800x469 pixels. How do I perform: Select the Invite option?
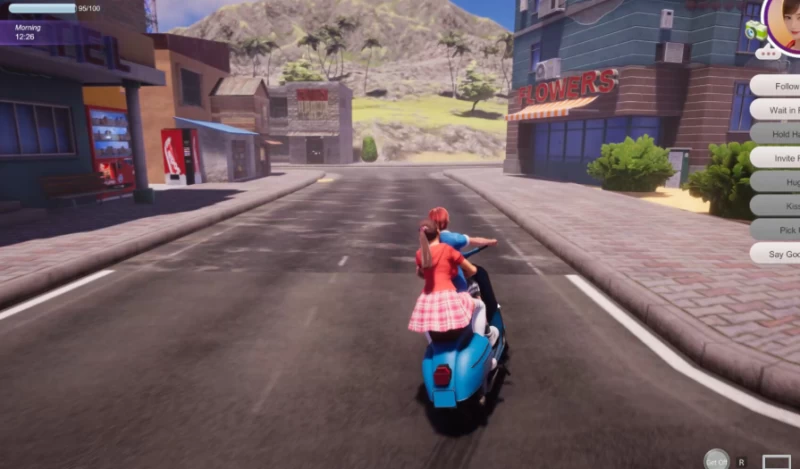tap(777, 158)
